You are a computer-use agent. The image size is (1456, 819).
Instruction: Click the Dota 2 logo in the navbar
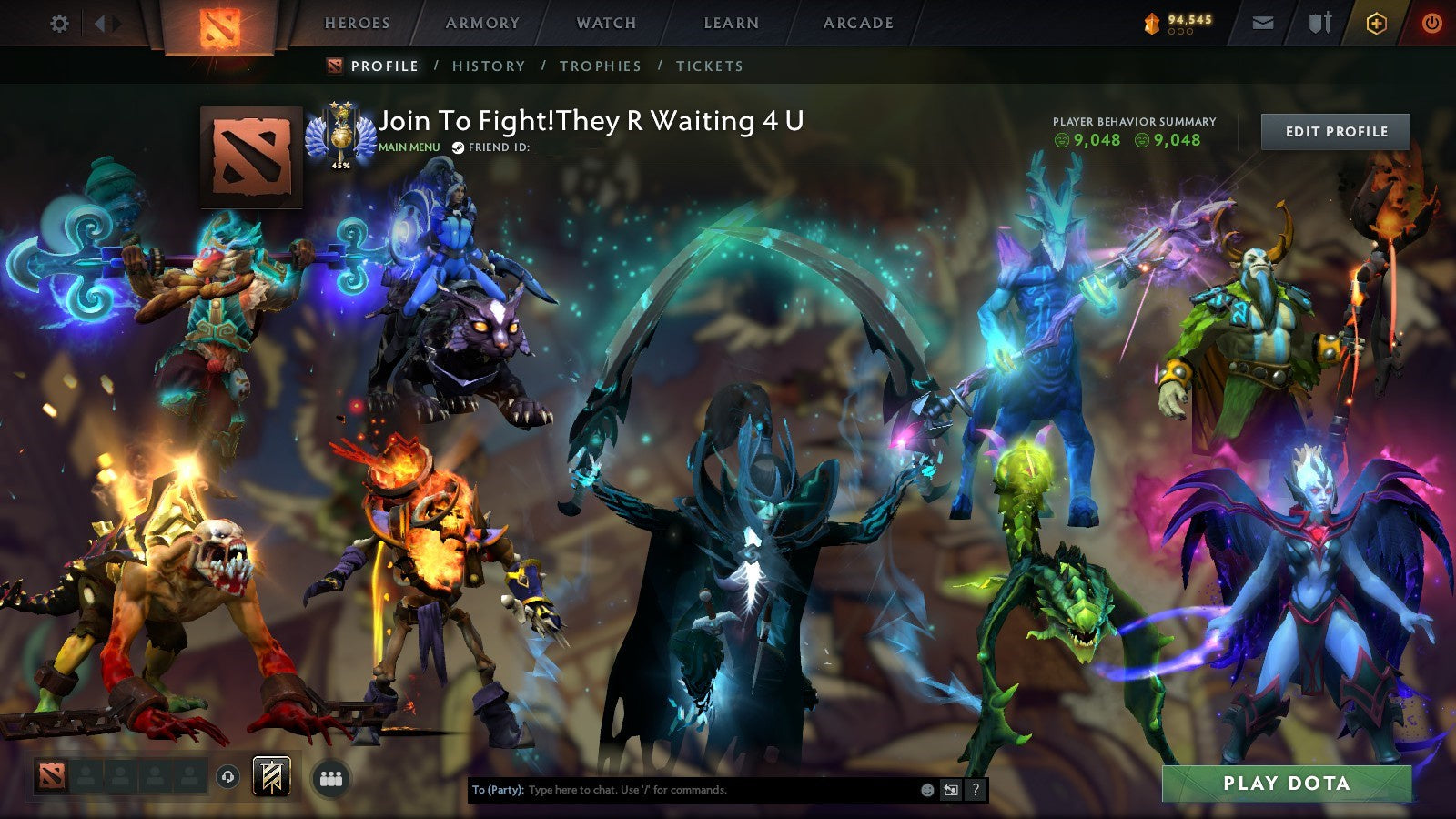pyautogui.click(x=218, y=23)
